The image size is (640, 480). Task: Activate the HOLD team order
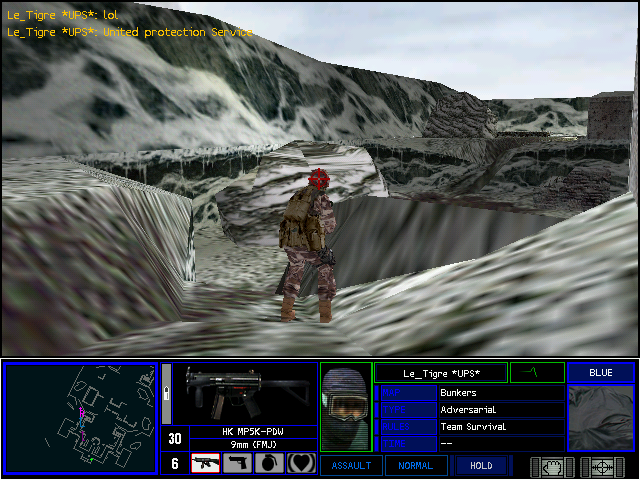480,465
